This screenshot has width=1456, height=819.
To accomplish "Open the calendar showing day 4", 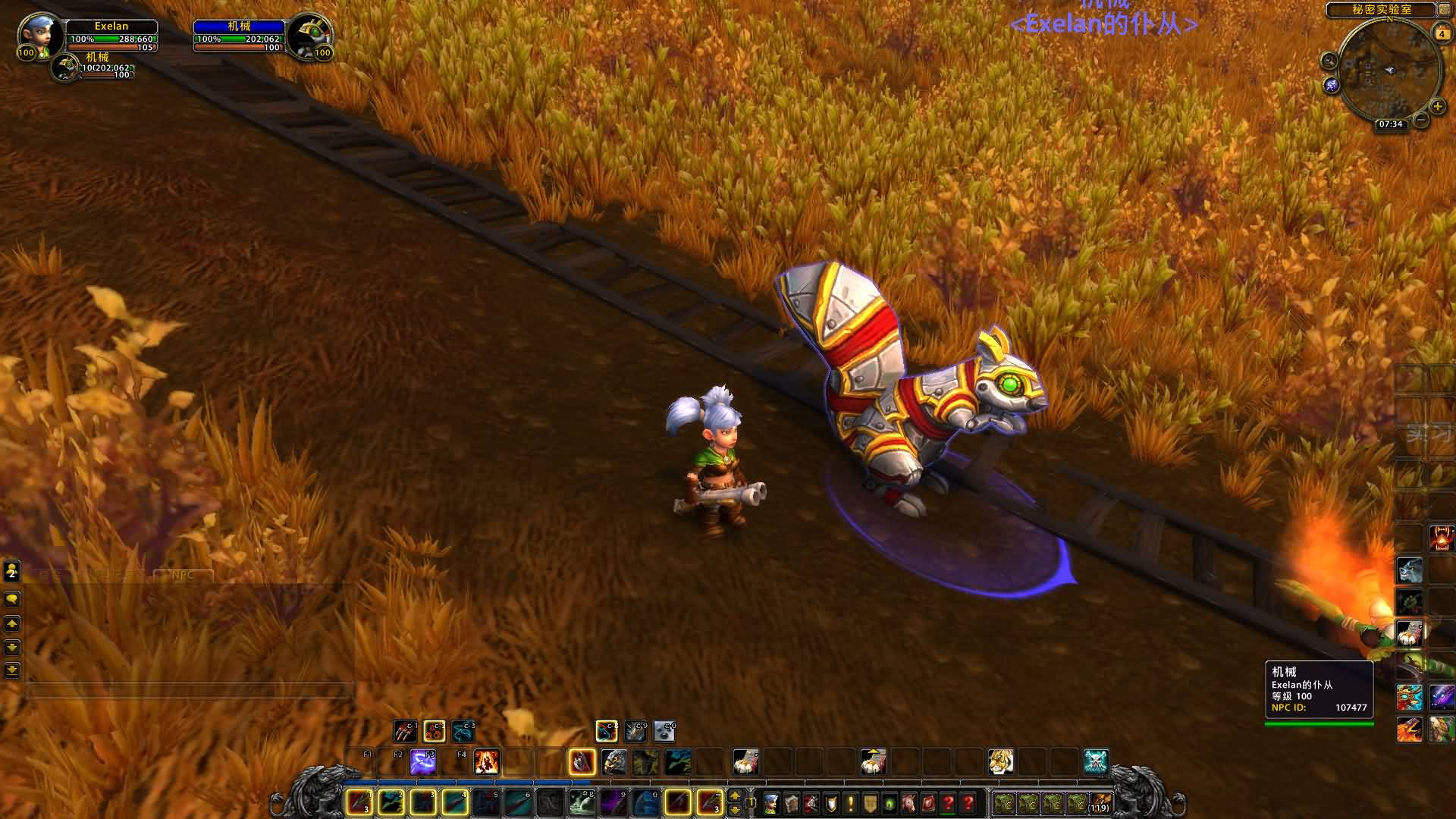I will point(1442,33).
